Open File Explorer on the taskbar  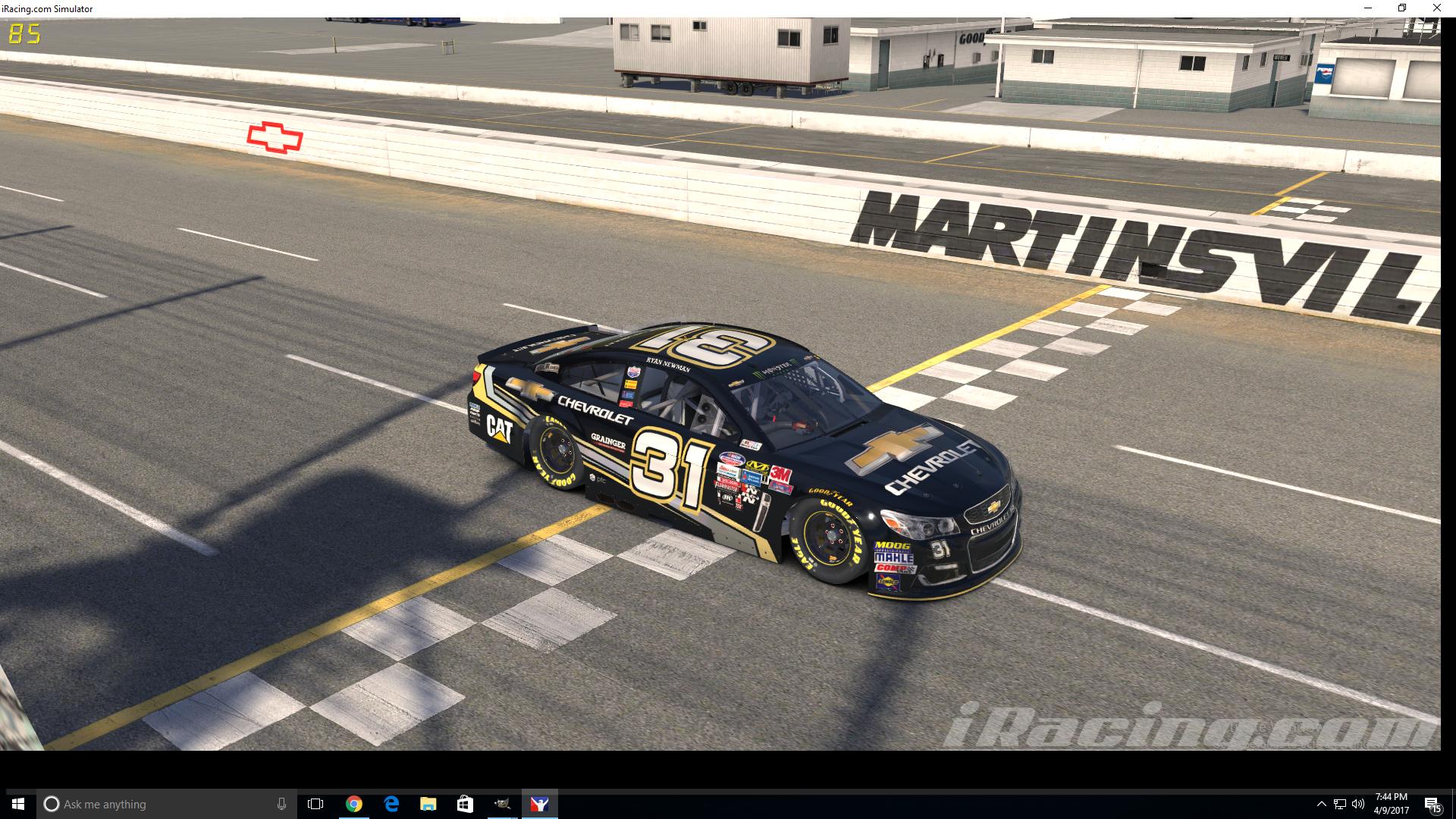[427, 804]
